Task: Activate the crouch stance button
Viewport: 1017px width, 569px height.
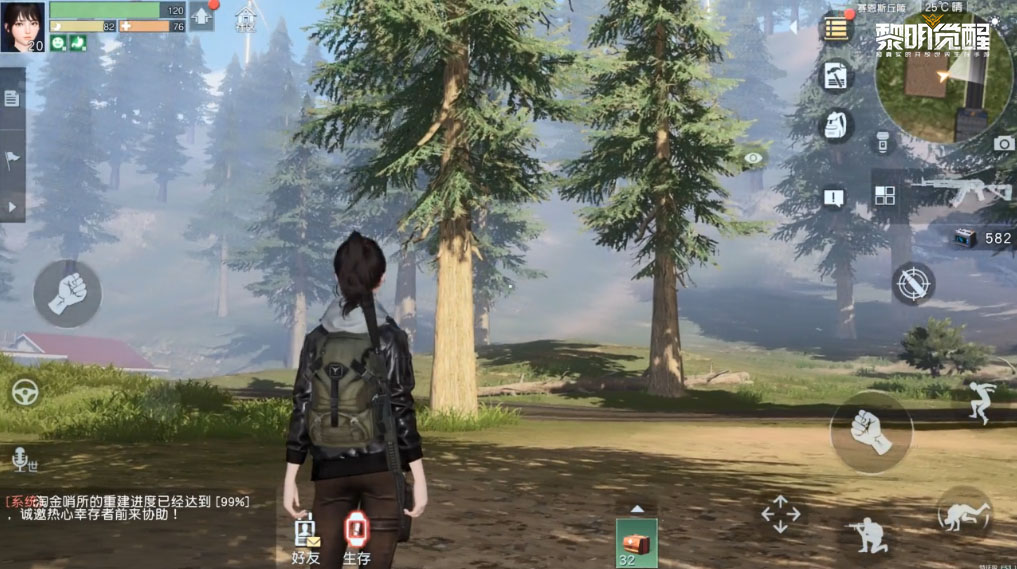Action: (x=867, y=531)
